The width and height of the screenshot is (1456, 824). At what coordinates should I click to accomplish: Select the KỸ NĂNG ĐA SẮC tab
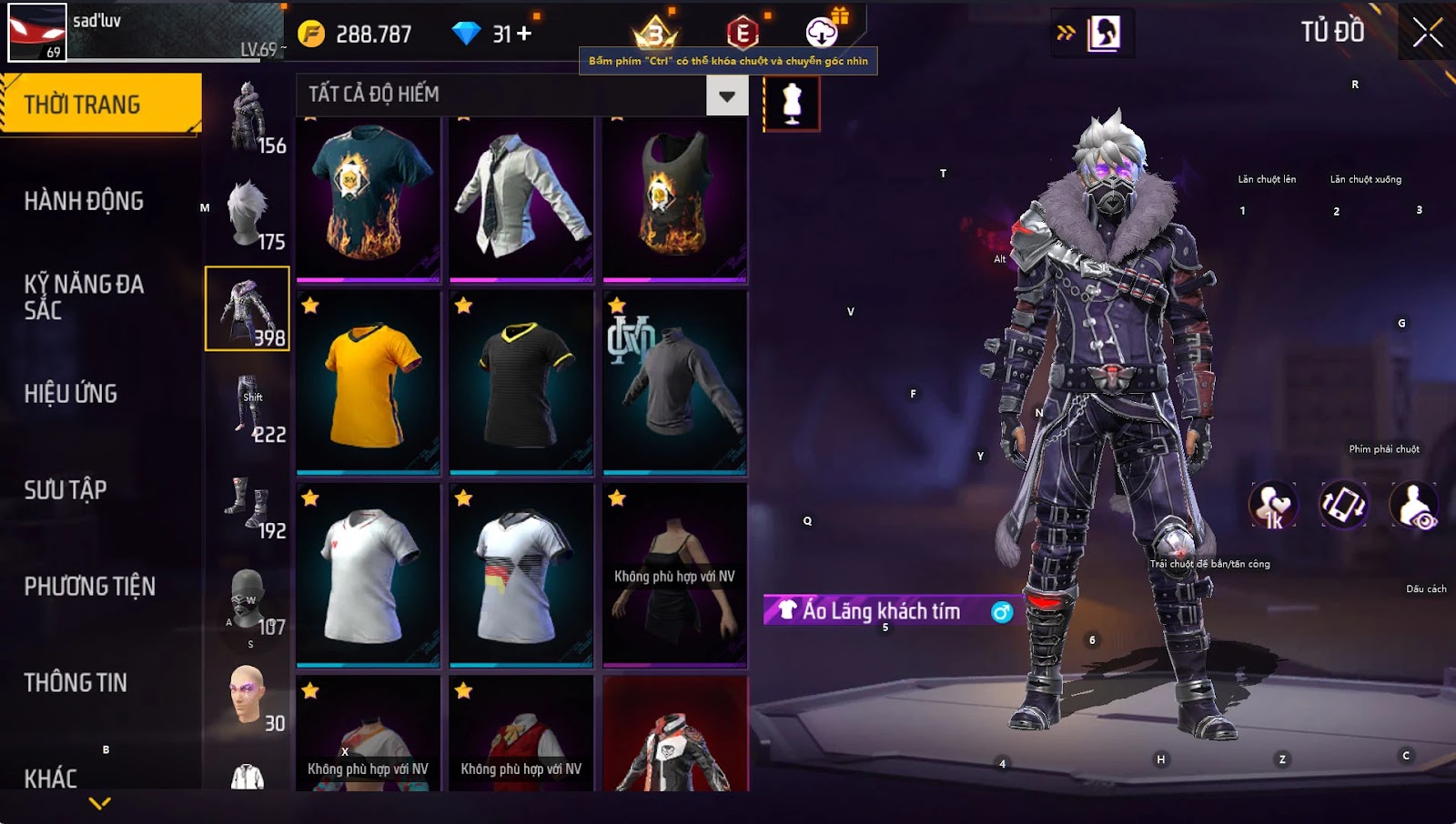pyautogui.click(x=84, y=296)
